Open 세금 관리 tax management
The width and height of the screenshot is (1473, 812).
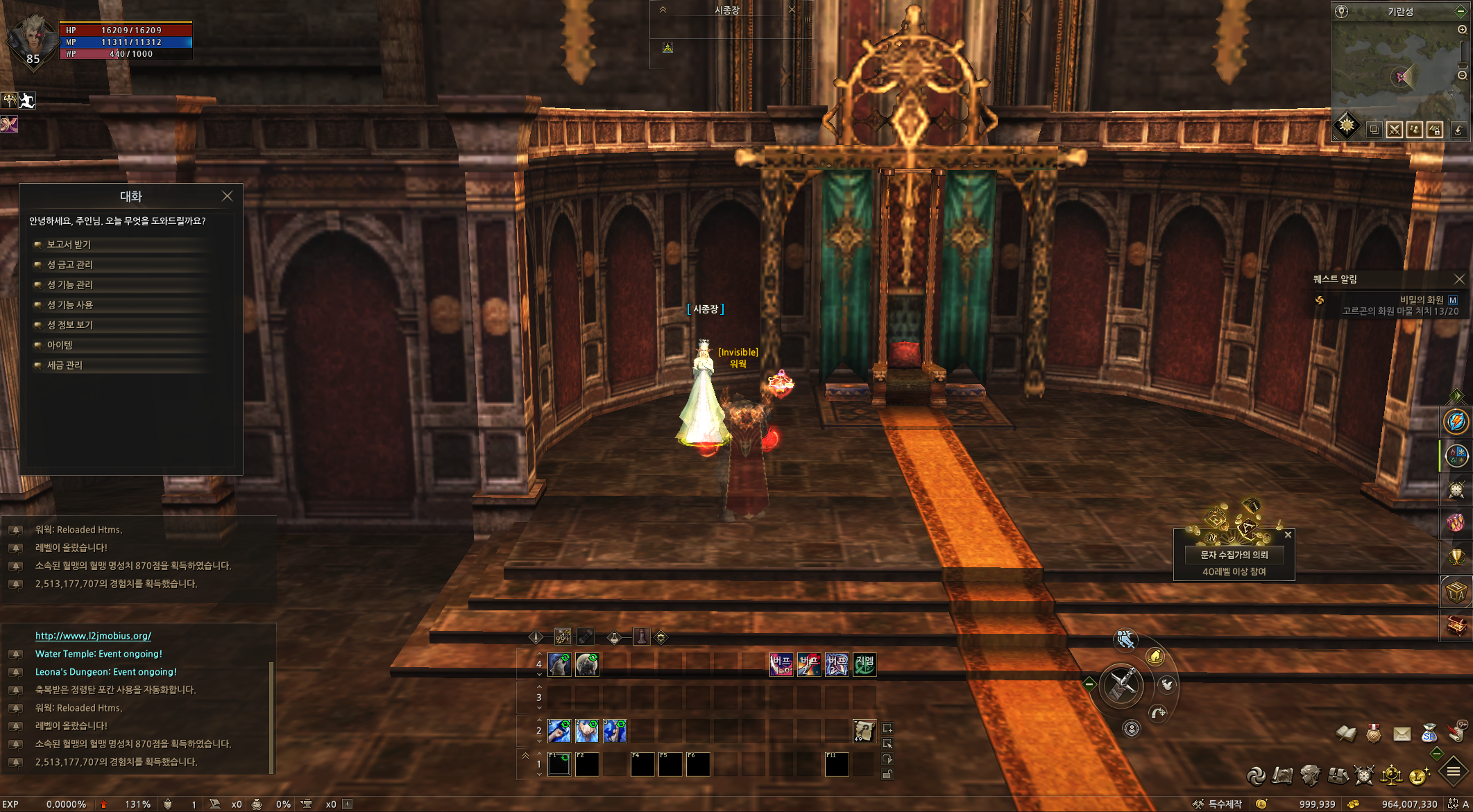click(x=65, y=365)
